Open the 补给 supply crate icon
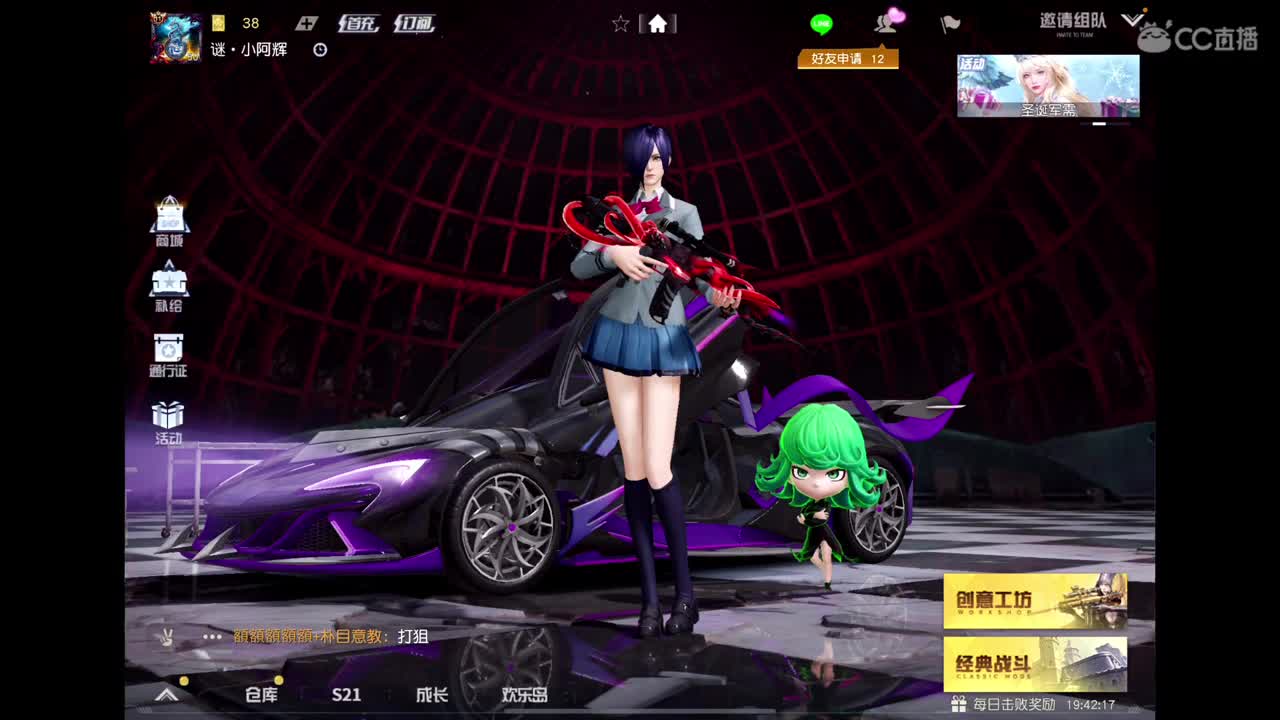1280x720 pixels. [x=170, y=285]
